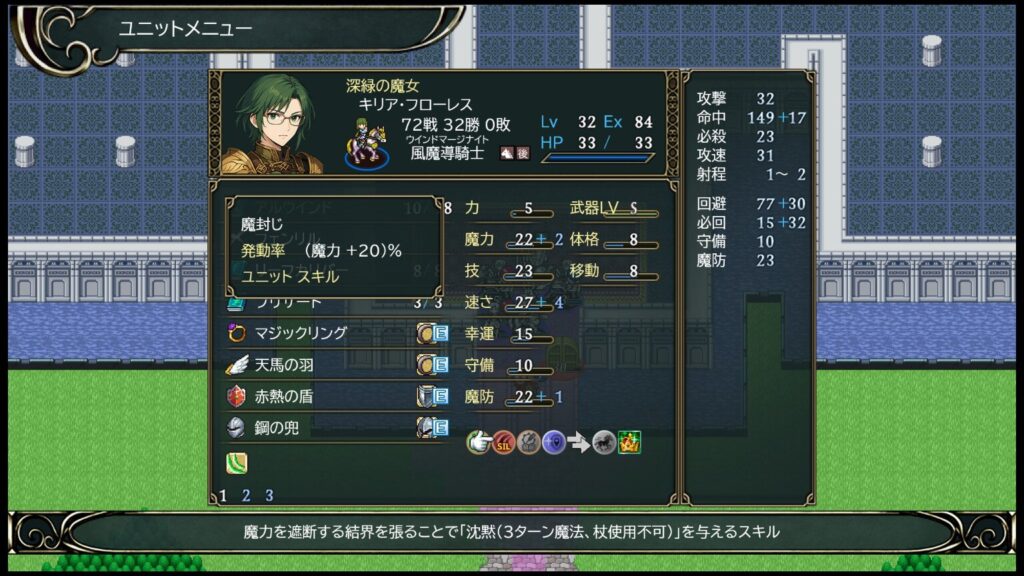This screenshot has height=576, width=1024.
Task: Select the red SIL silence skill icon
Action: (504, 442)
